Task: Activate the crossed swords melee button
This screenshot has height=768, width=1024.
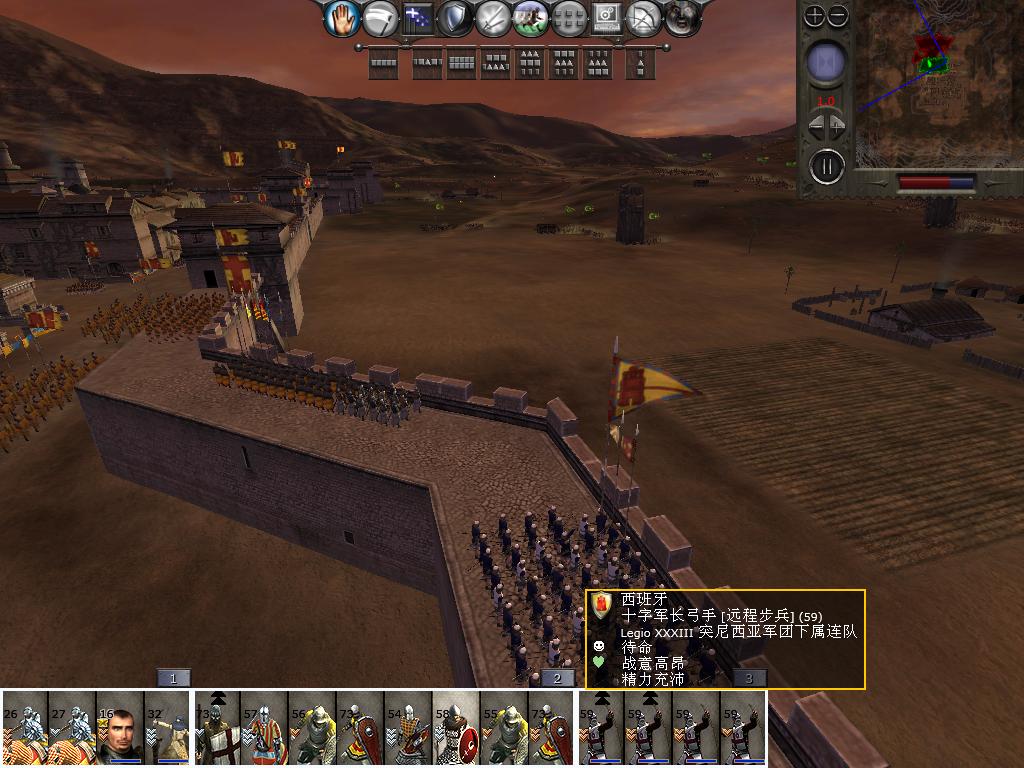Action: tap(494, 18)
